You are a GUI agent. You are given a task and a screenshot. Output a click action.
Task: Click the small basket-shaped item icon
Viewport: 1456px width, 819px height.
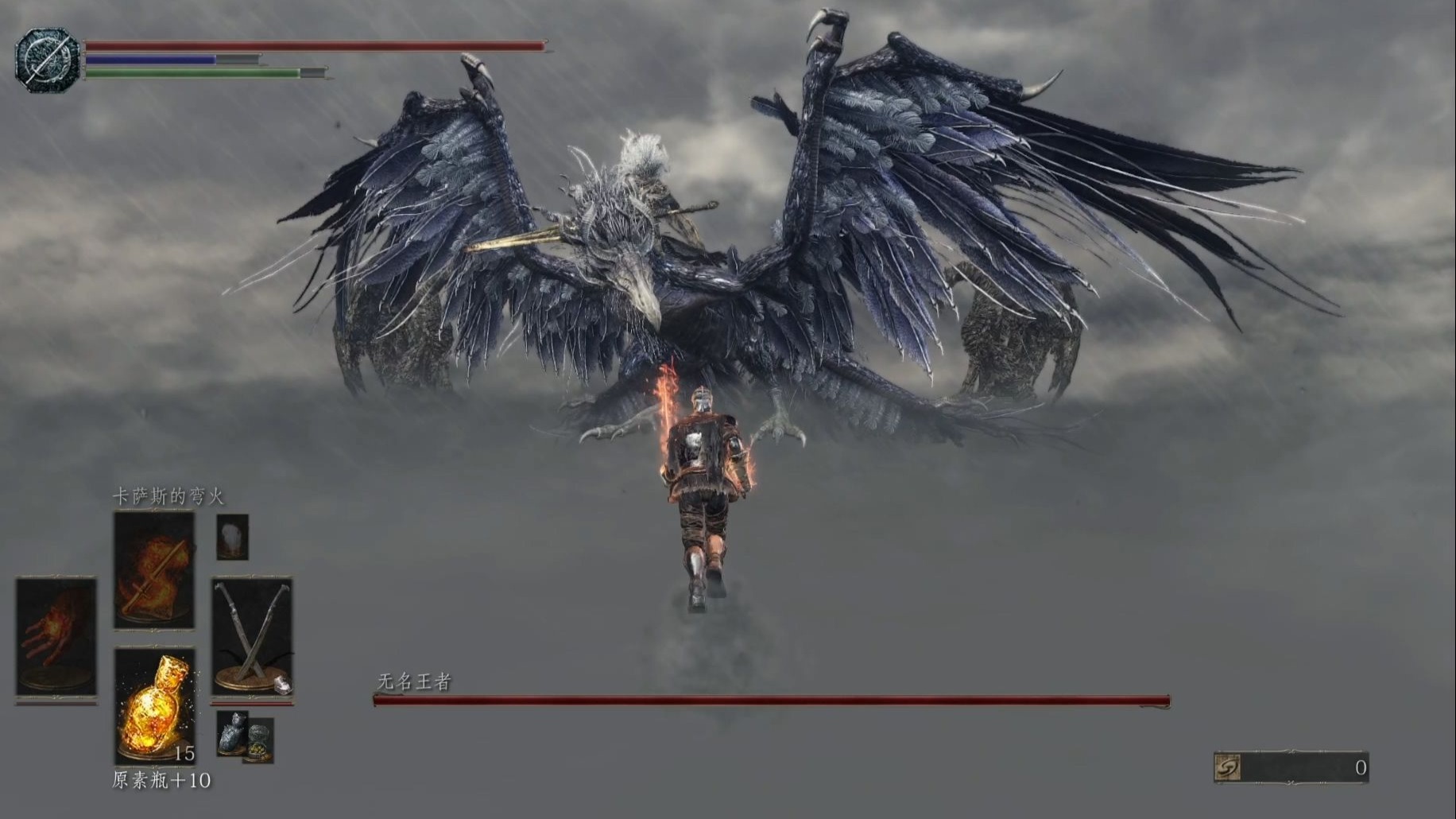pyautogui.click(x=258, y=741)
